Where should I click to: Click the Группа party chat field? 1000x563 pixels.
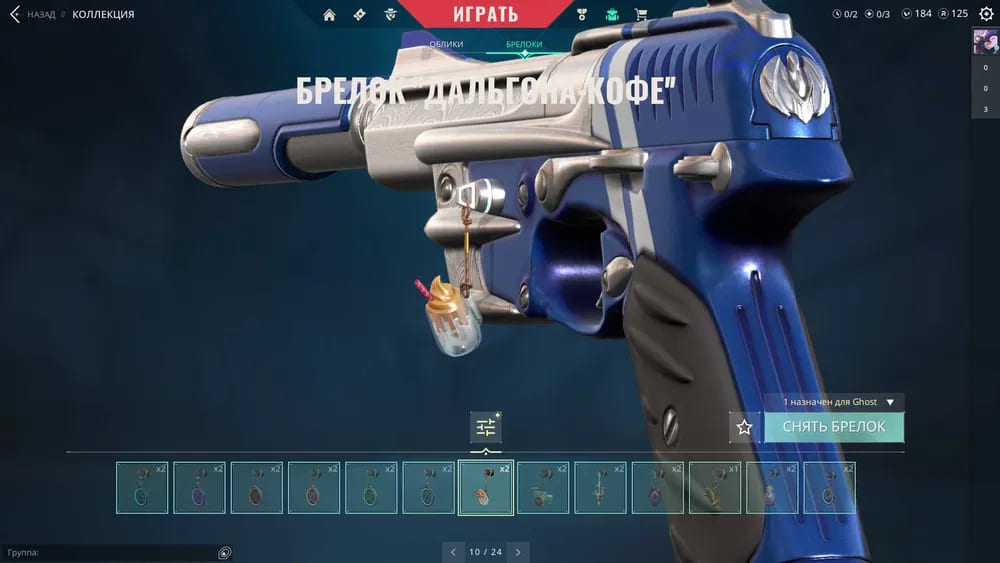(110, 552)
